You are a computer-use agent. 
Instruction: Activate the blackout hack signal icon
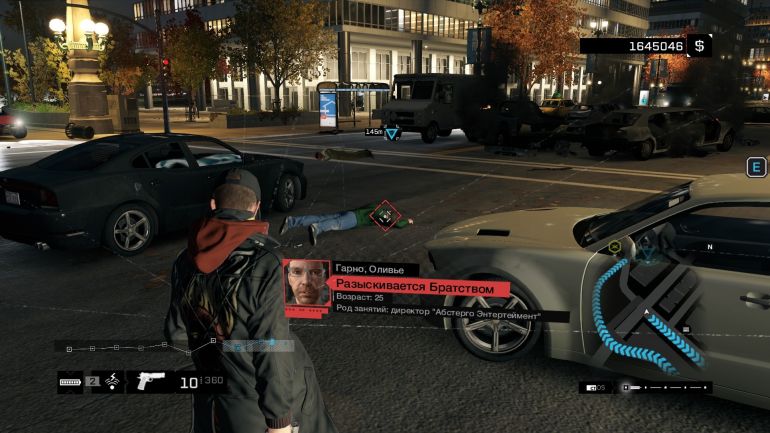(x=115, y=381)
